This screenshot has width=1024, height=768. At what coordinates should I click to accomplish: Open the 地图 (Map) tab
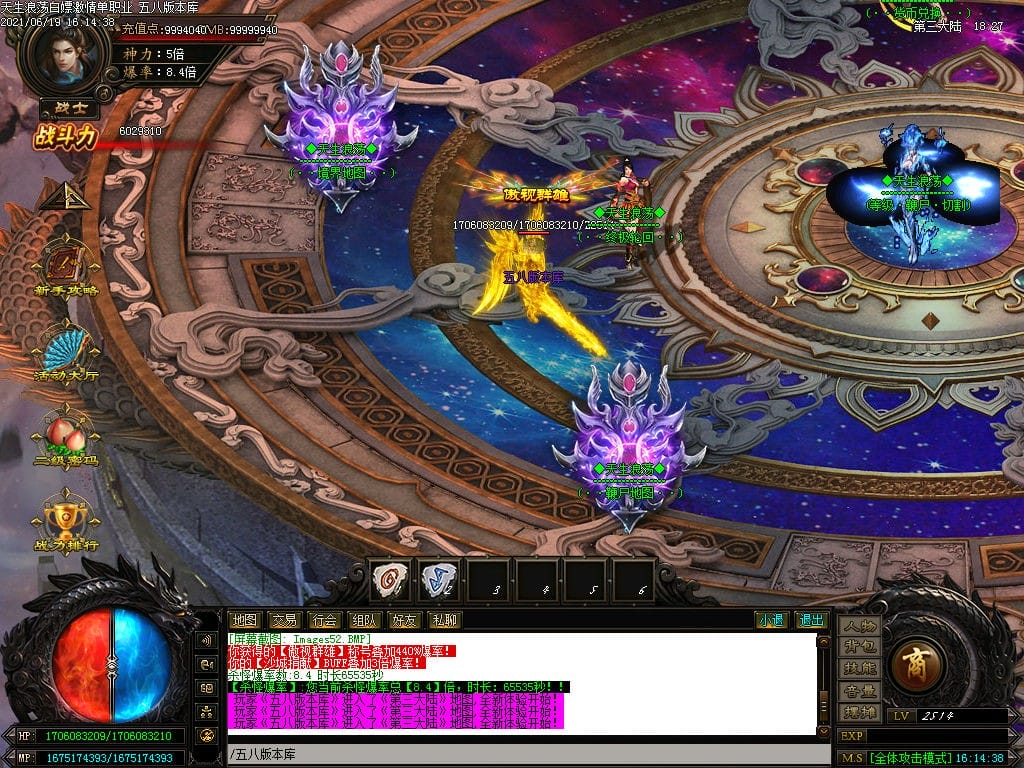click(244, 620)
